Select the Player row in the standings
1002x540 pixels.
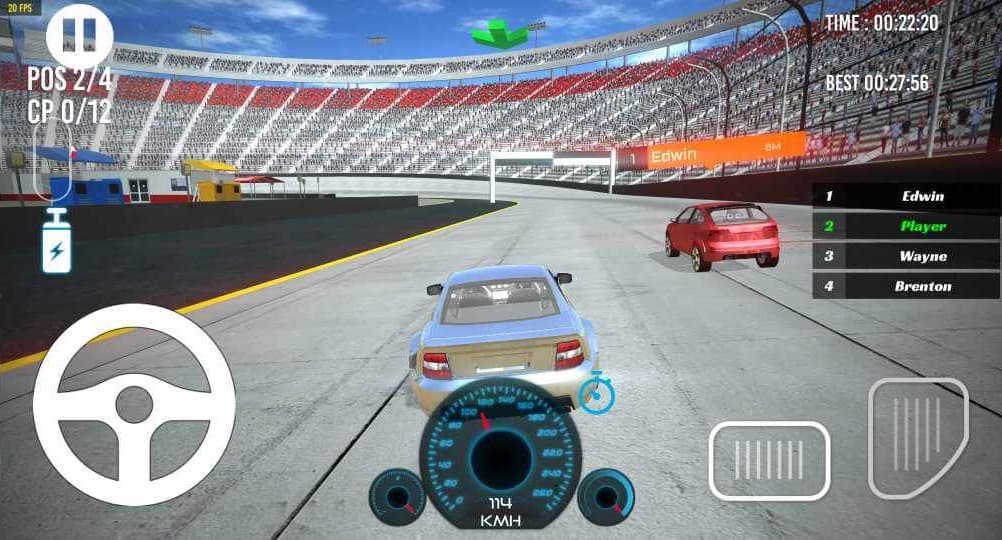point(906,226)
